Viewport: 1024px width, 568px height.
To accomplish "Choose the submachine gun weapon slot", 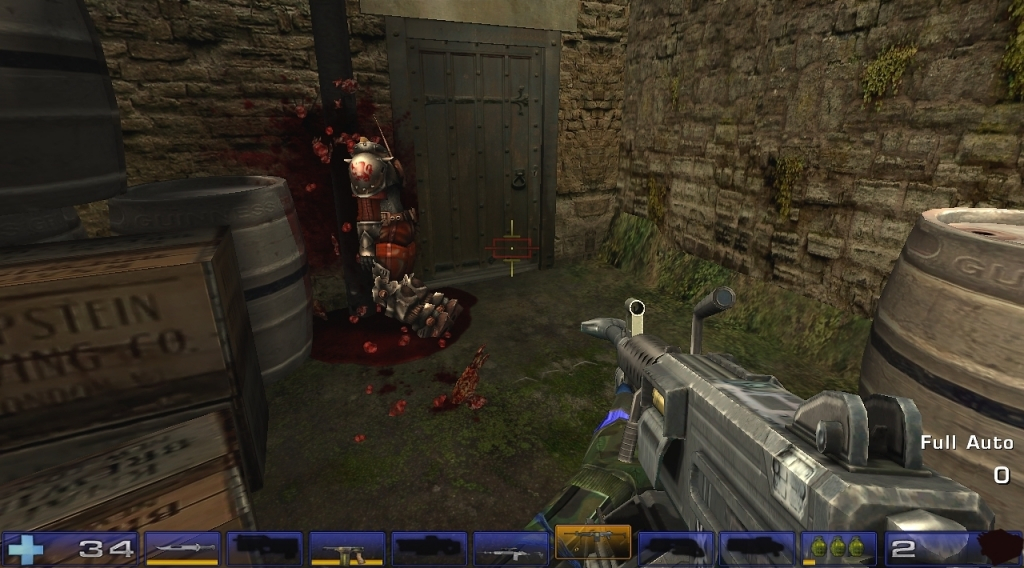I will coord(346,548).
